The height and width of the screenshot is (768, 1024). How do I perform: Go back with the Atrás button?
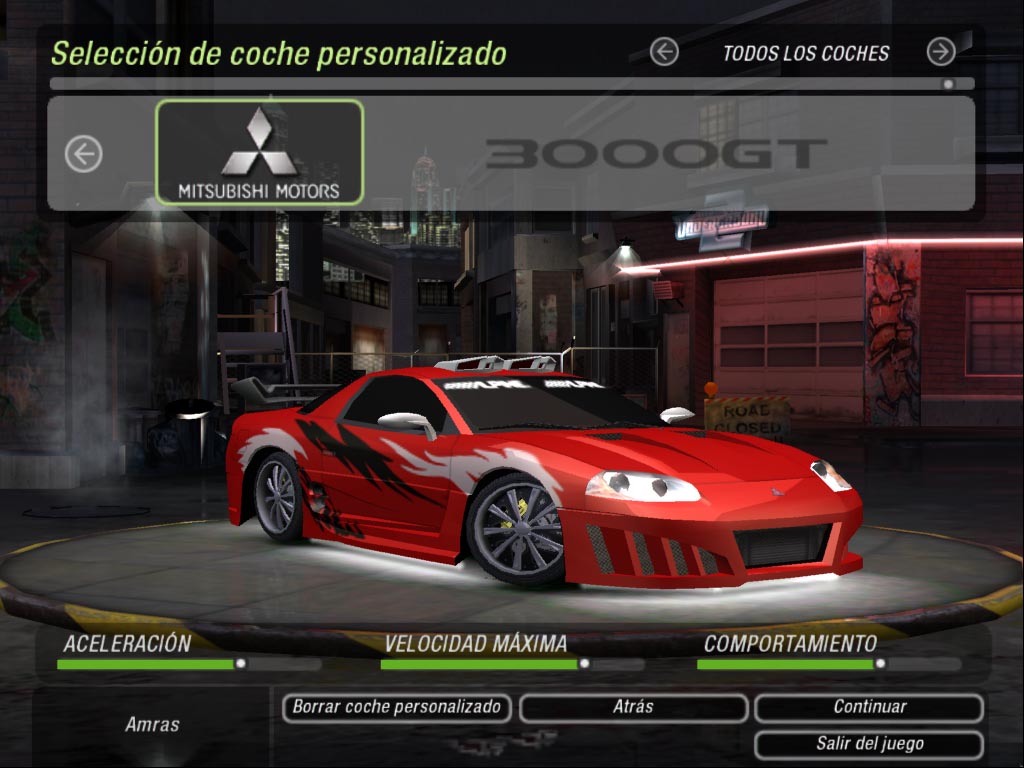click(x=633, y=708)
